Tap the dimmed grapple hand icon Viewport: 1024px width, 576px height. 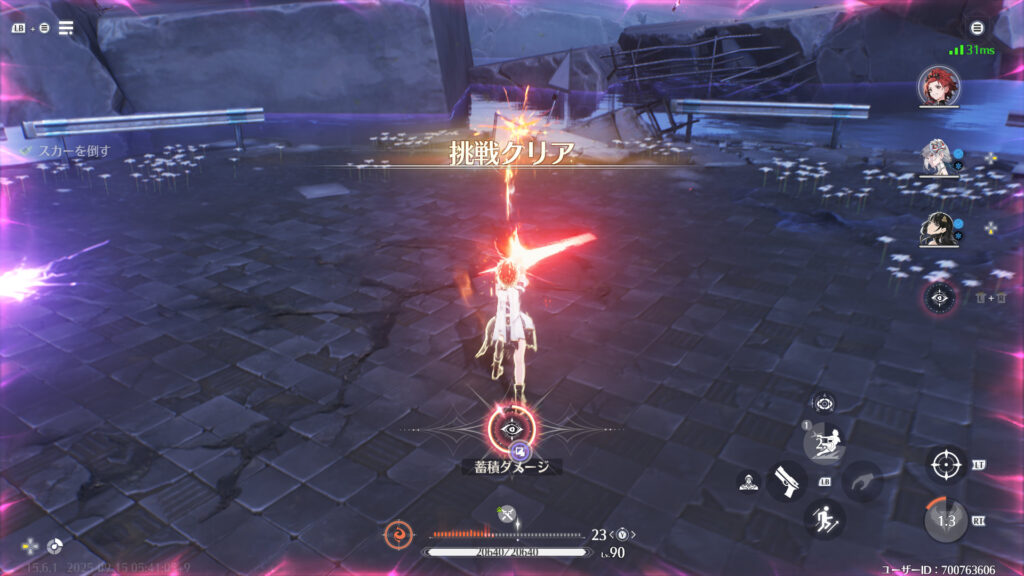(861, 481)
